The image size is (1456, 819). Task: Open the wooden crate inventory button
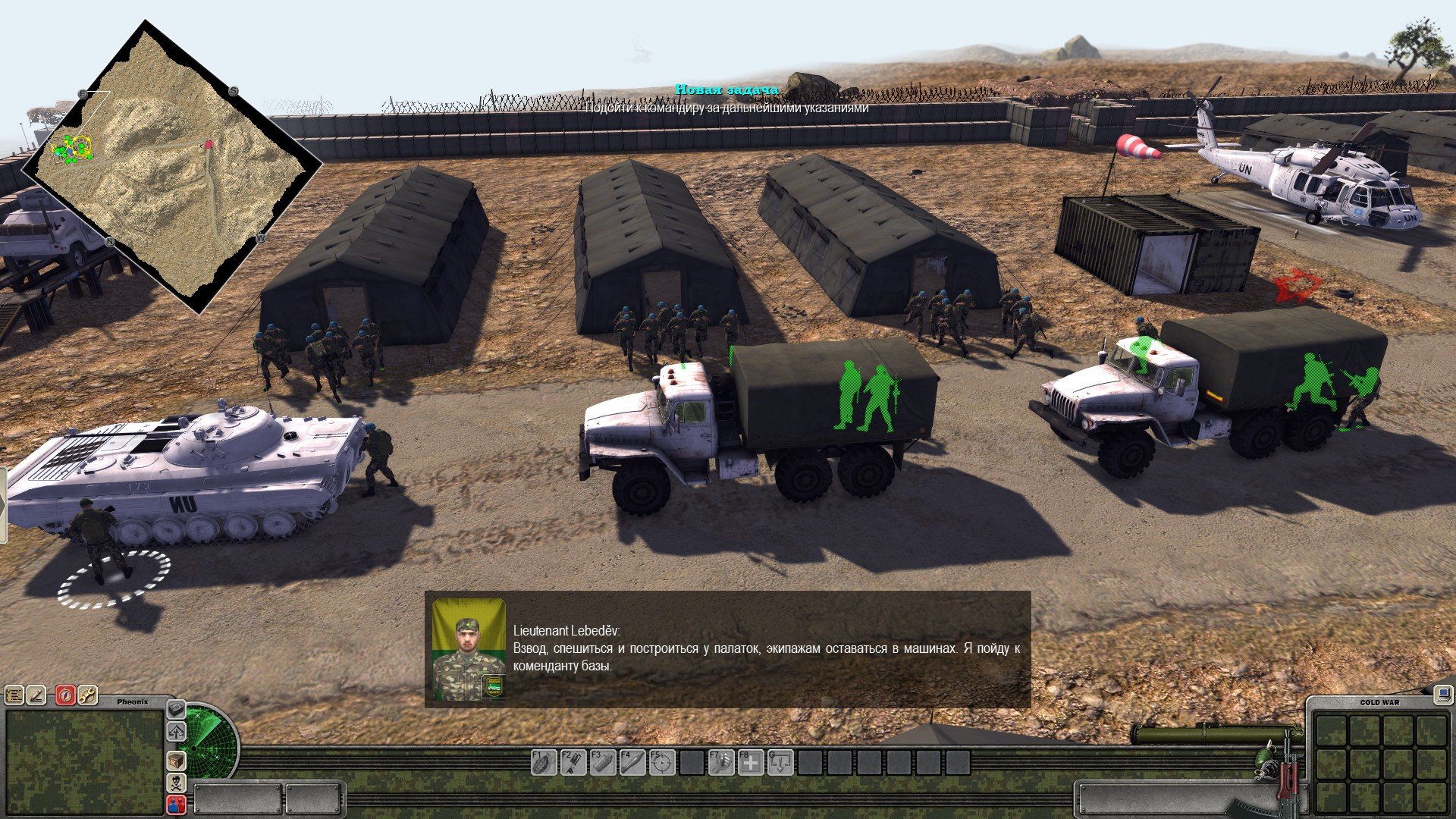coord(176,761)
